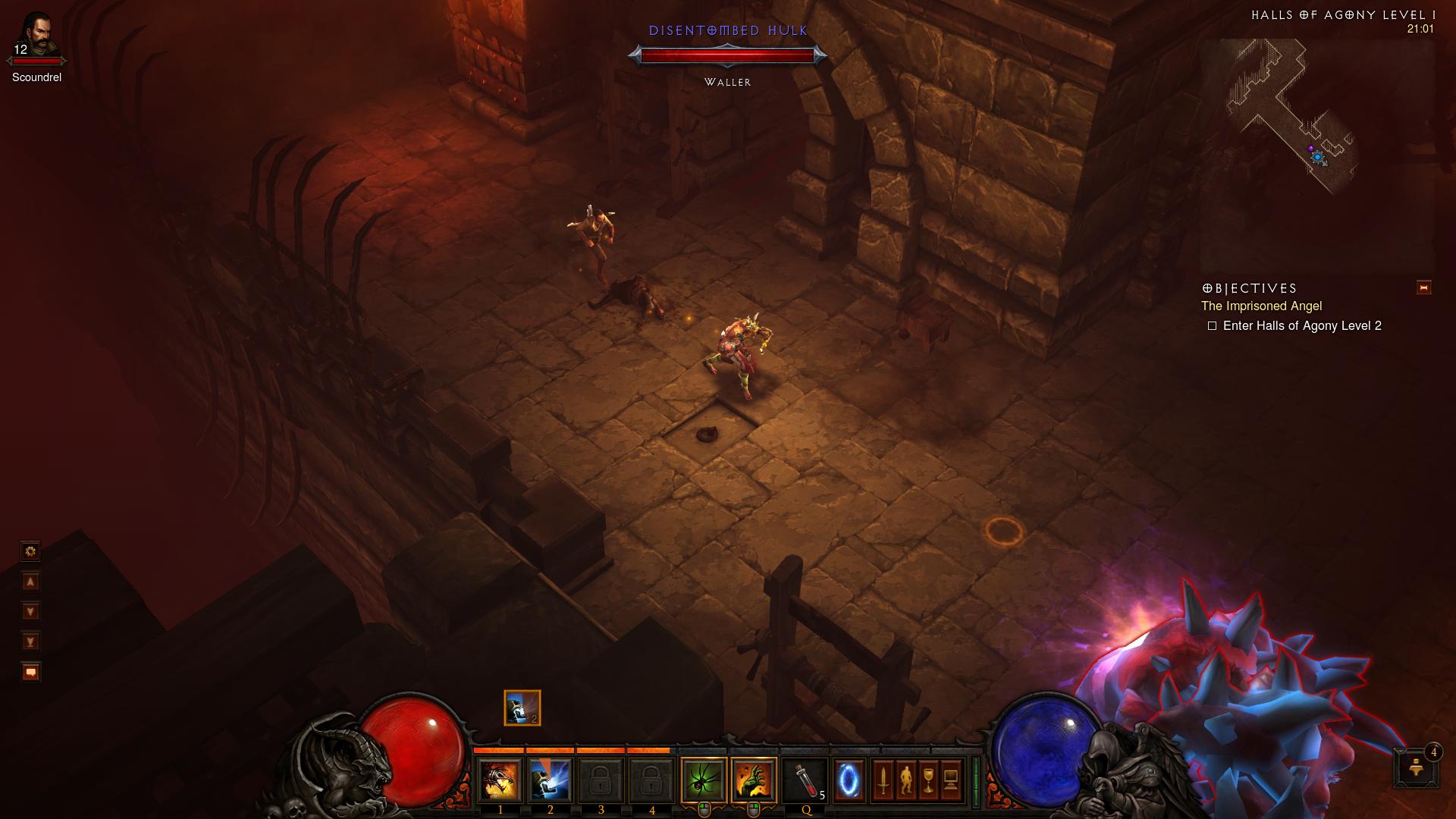This screenshot has width=1456, height=819.
Task: Select the Scoundrel follower portrait
Action: coord(36,36)
